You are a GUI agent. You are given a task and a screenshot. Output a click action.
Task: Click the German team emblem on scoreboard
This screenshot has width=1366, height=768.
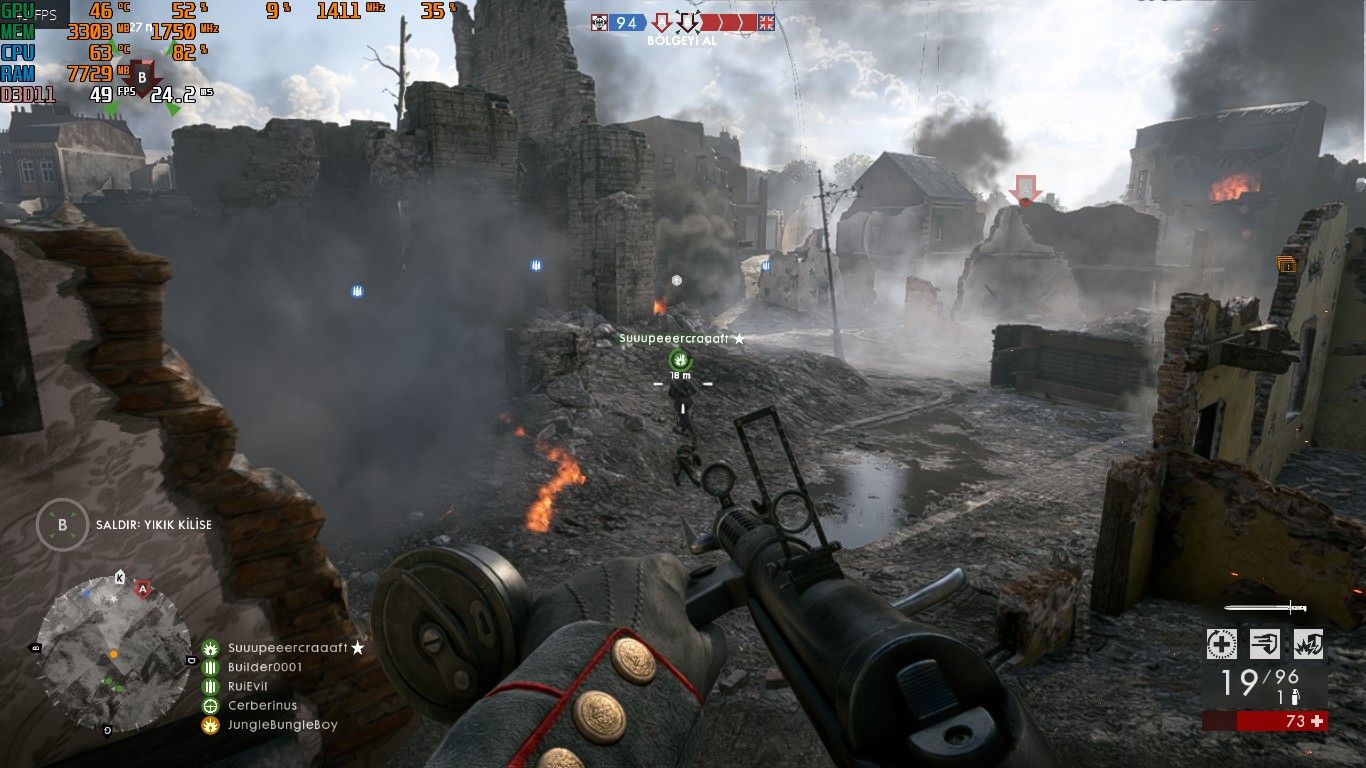[x=598, y=22]
